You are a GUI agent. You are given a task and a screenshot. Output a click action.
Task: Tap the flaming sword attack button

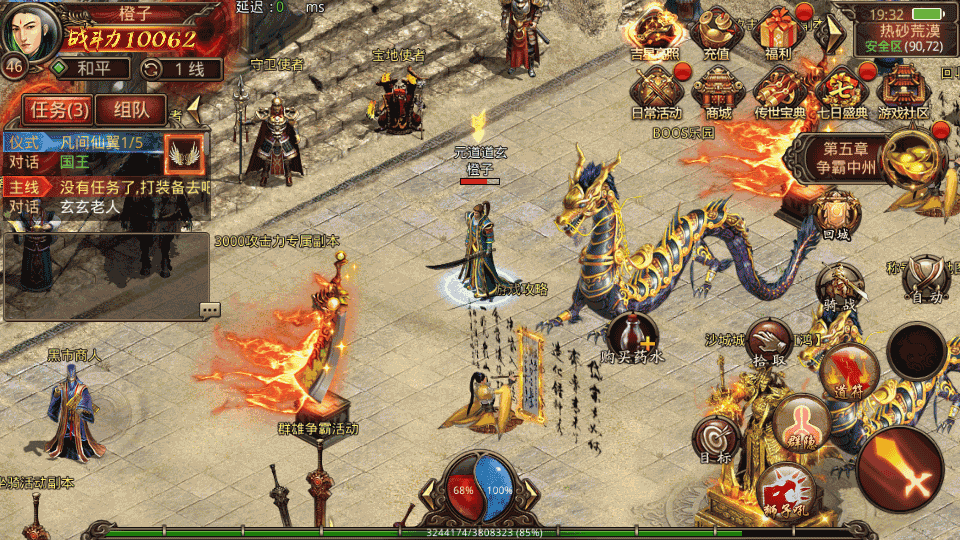tap(901, 468)
